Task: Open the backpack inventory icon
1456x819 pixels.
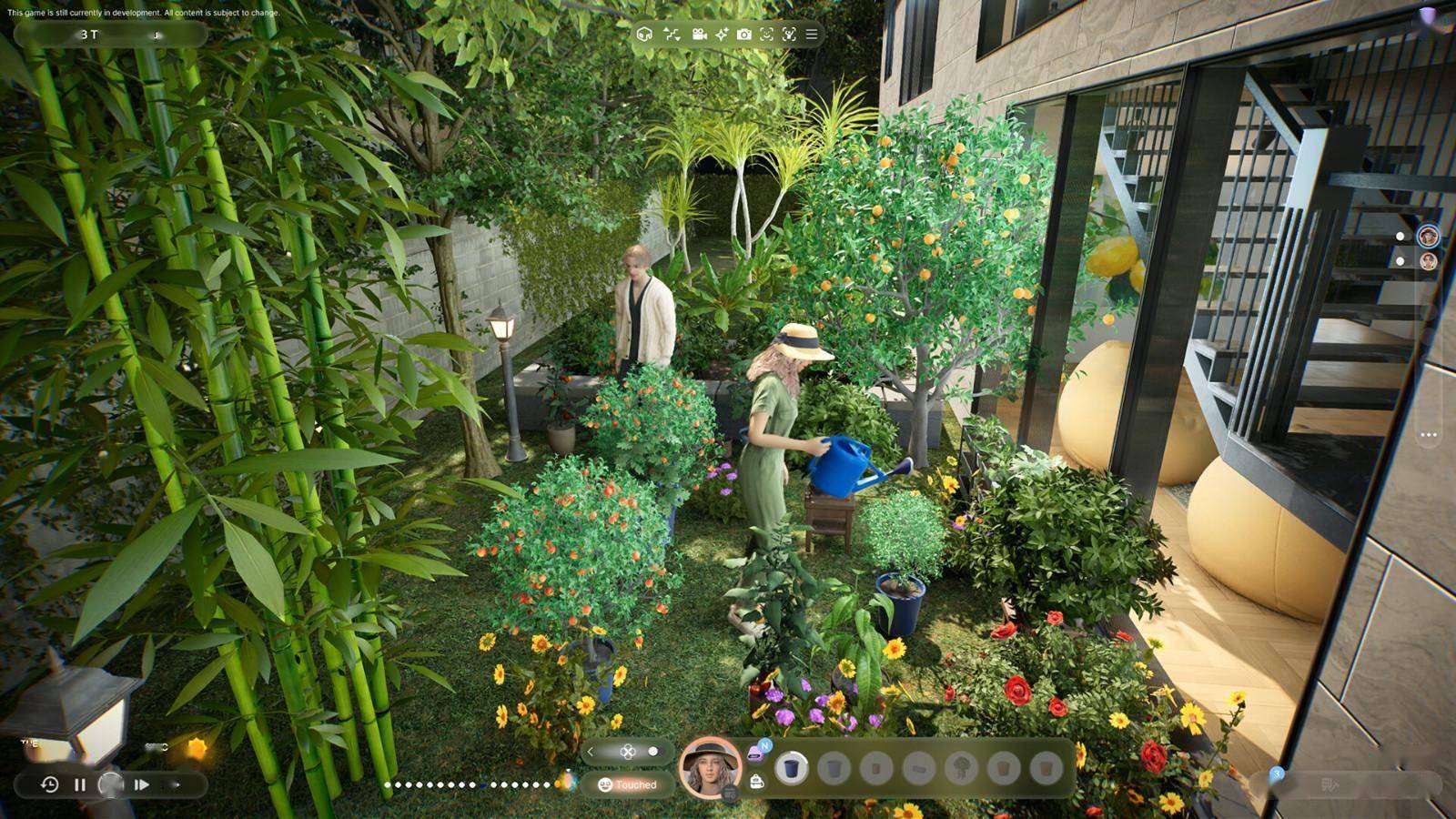Action: [x=756, y=782]
